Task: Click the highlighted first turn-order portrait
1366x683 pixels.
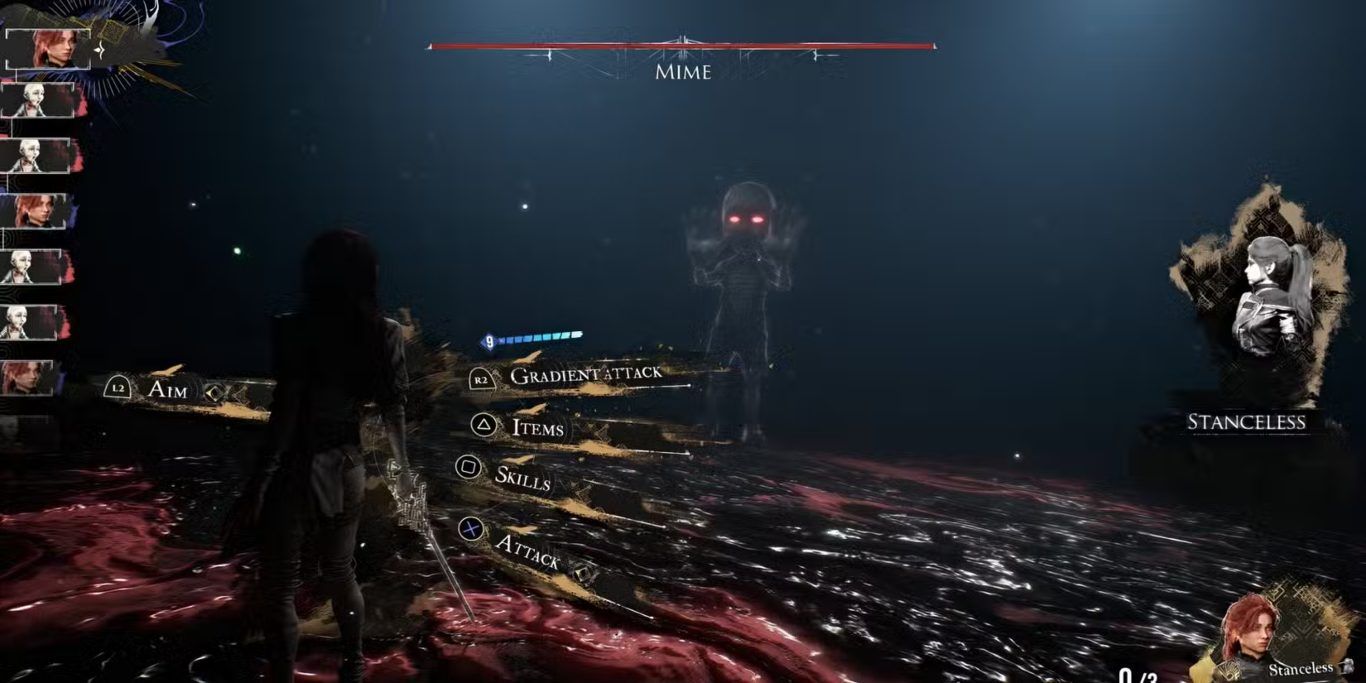Action: click(x=48, y=47)
